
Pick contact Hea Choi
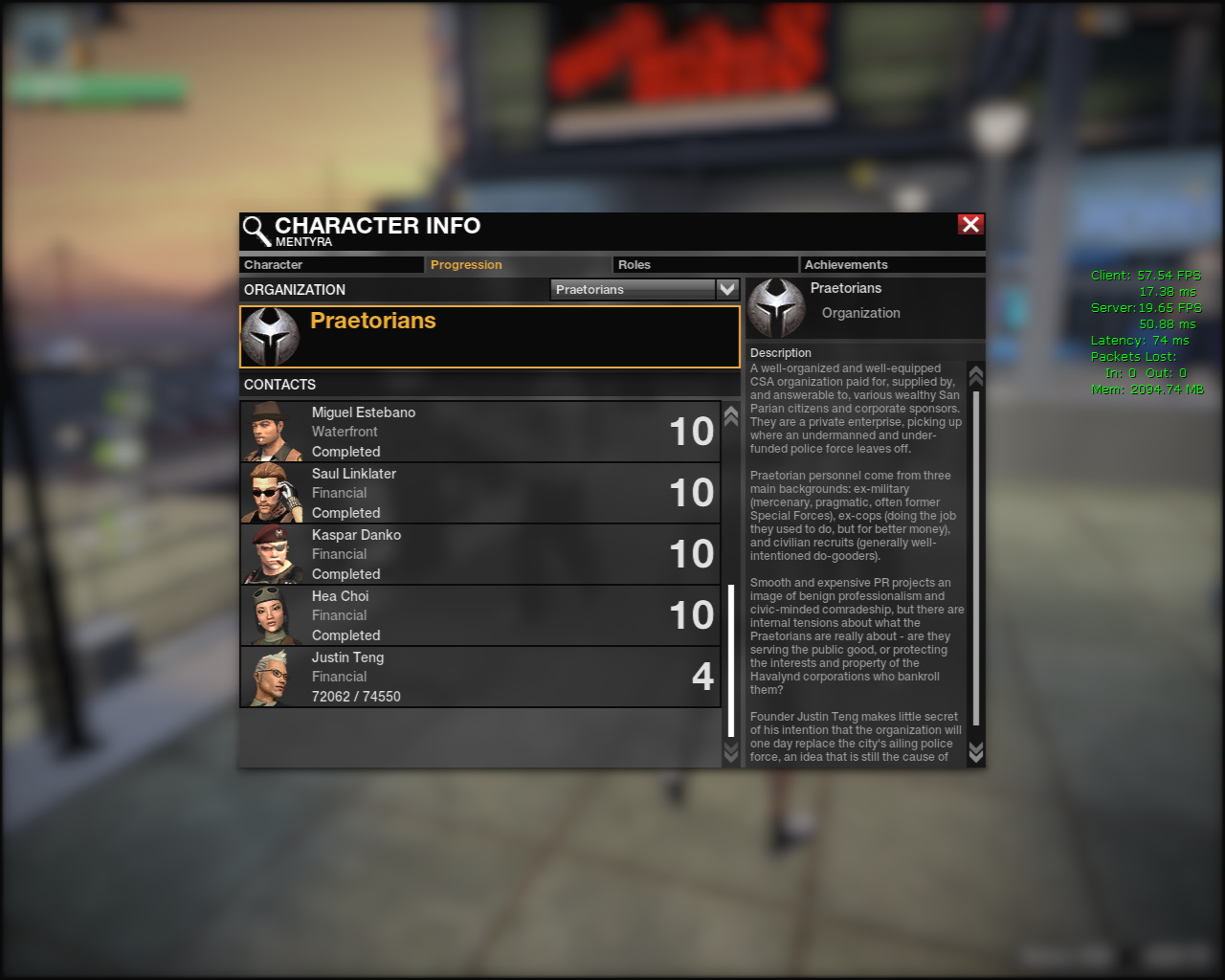479,615
